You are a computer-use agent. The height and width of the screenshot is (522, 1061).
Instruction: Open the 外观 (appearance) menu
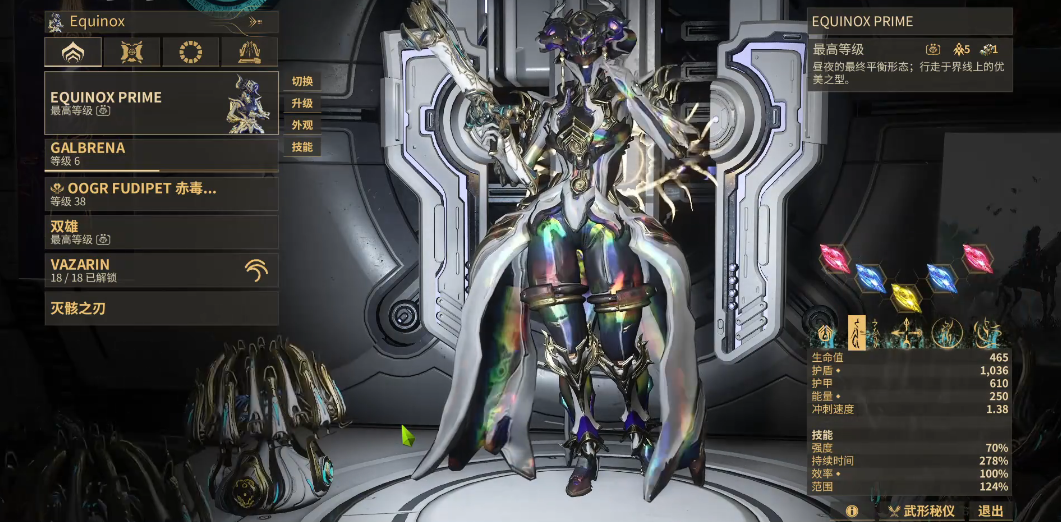pos(302,125)
